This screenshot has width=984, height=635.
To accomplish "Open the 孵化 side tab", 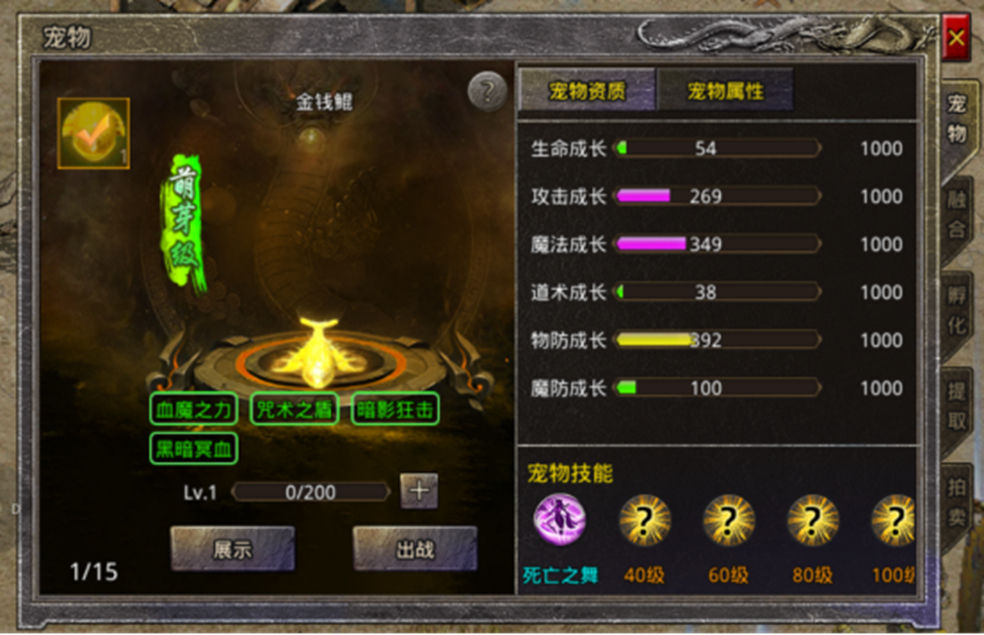I will (x=957, y=312).
